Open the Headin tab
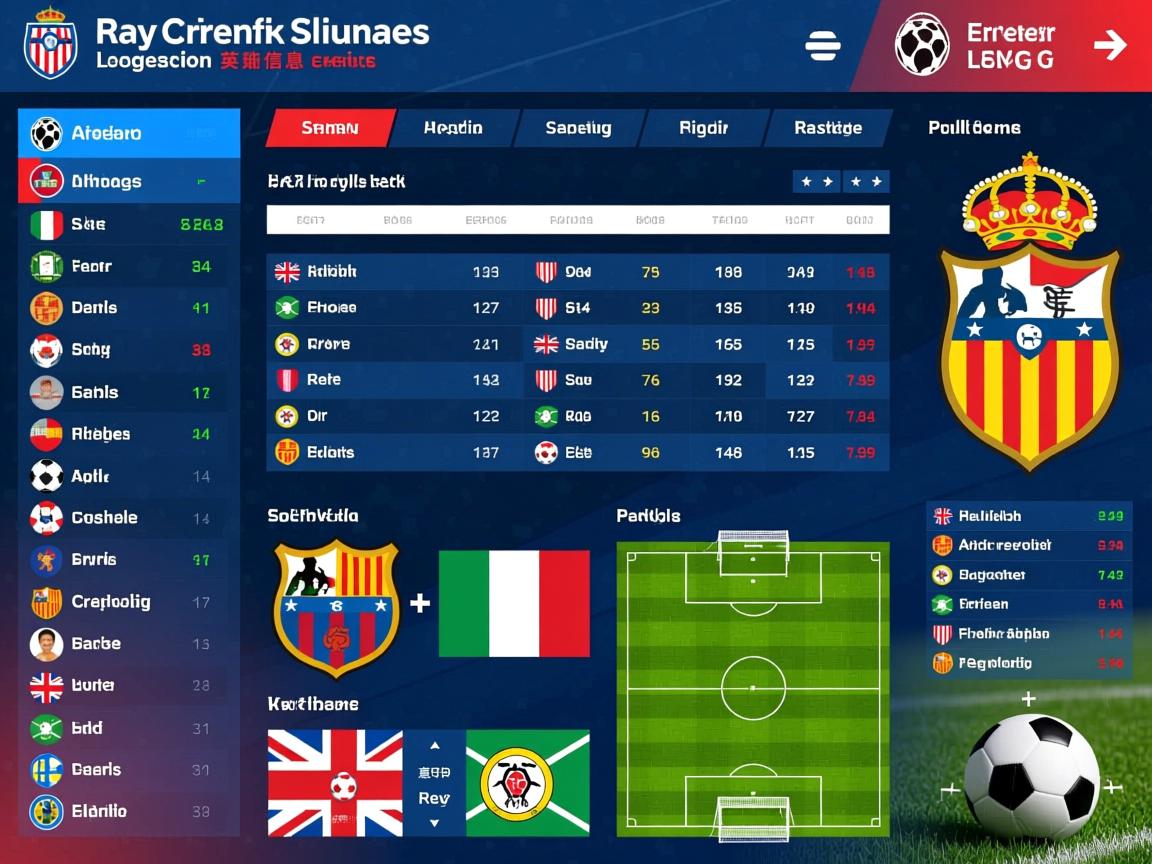Viewport: 1152px width, 864px height. point(452,128)
